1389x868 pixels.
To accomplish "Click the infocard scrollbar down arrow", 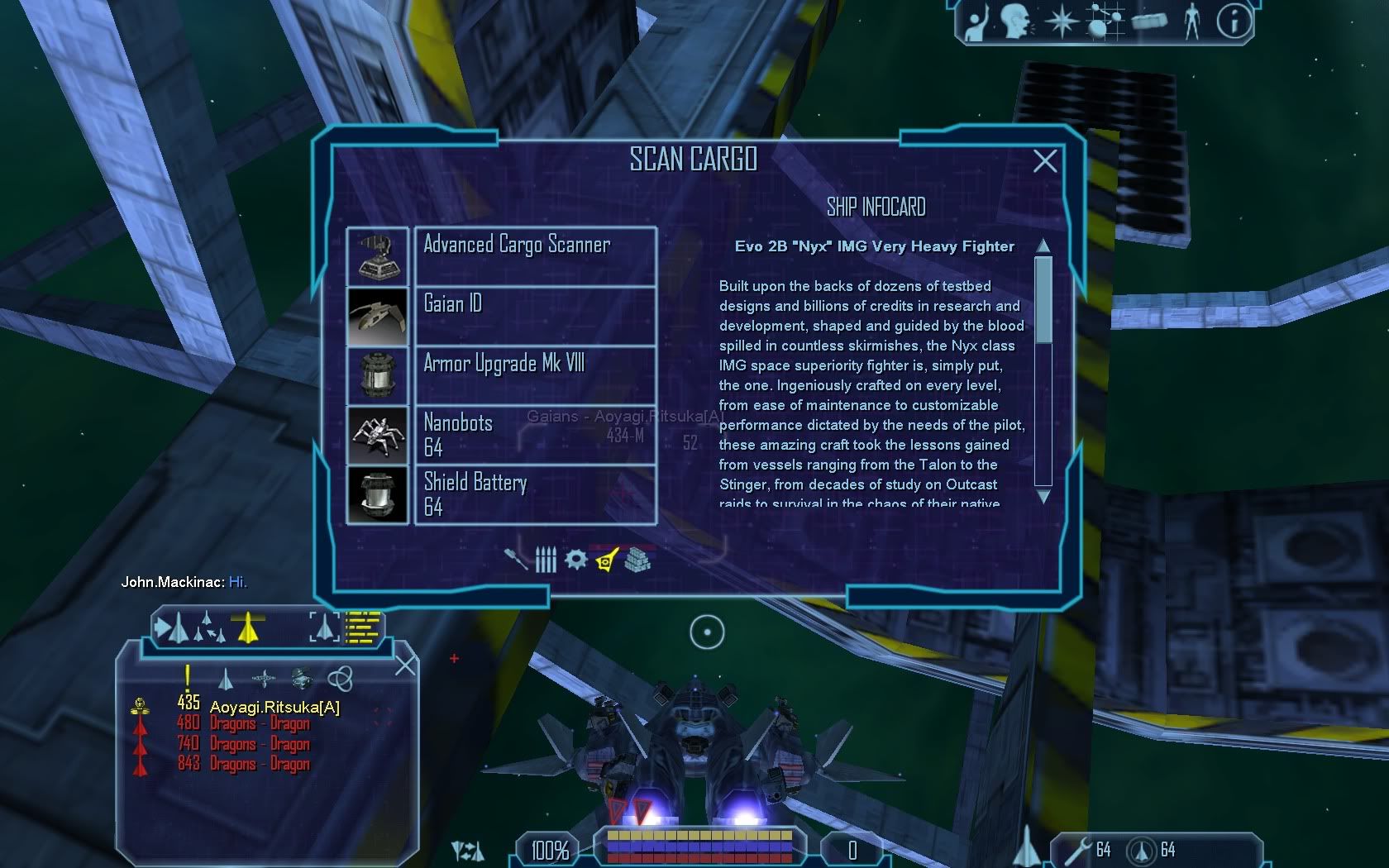I will pos(1043,496).
